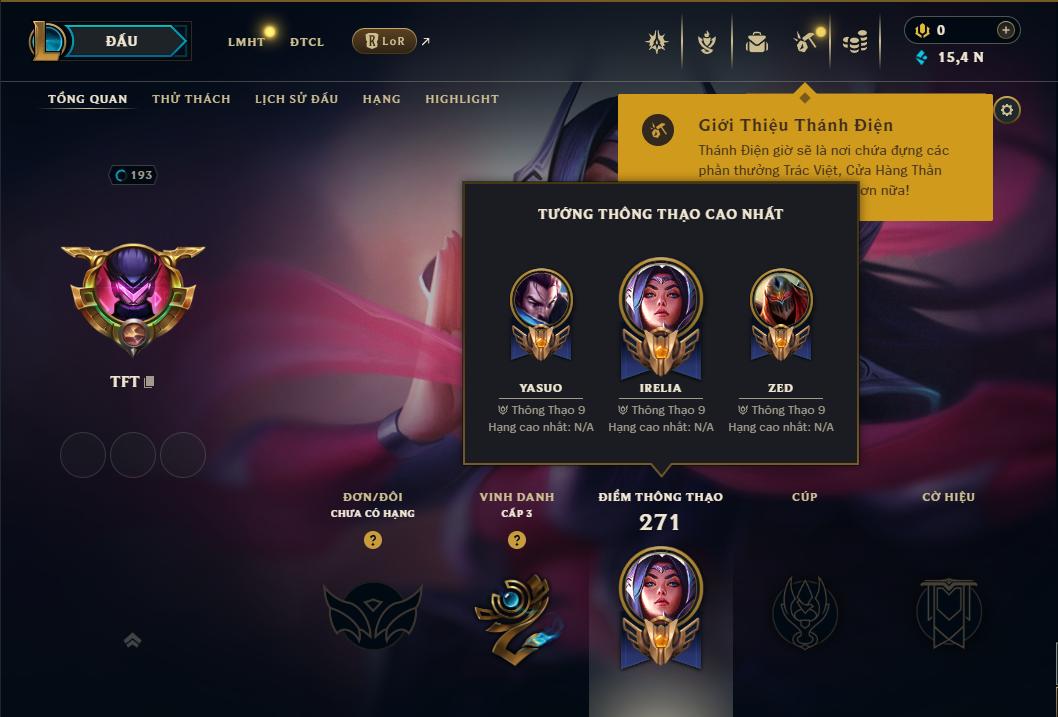Switch to the LMHT game mode
The image size is (1058, 717).
[246, 42]
